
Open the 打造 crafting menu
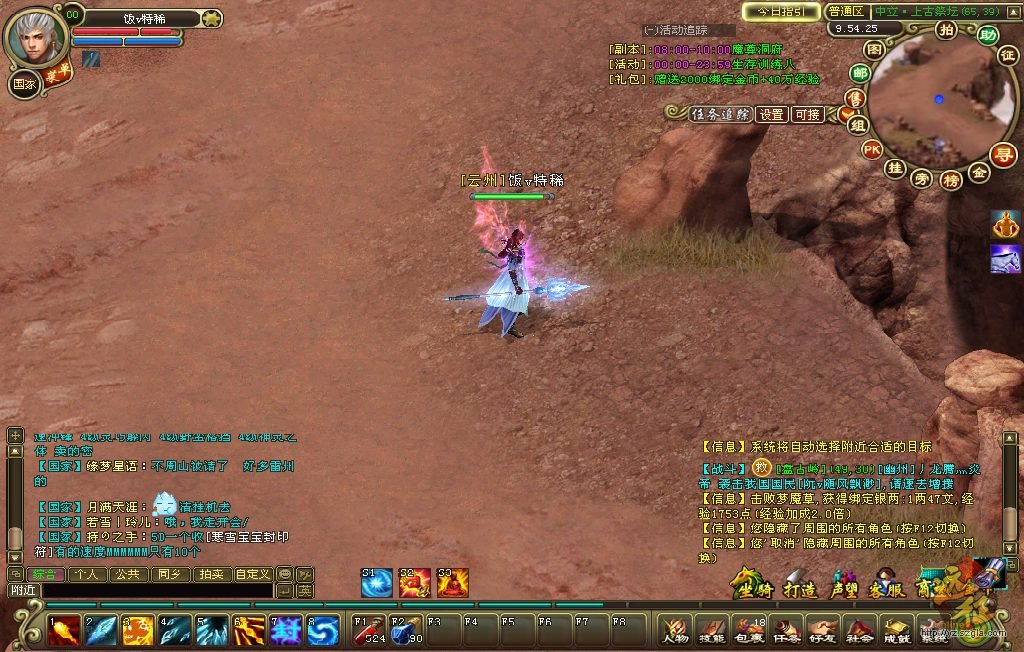(799, 583)
